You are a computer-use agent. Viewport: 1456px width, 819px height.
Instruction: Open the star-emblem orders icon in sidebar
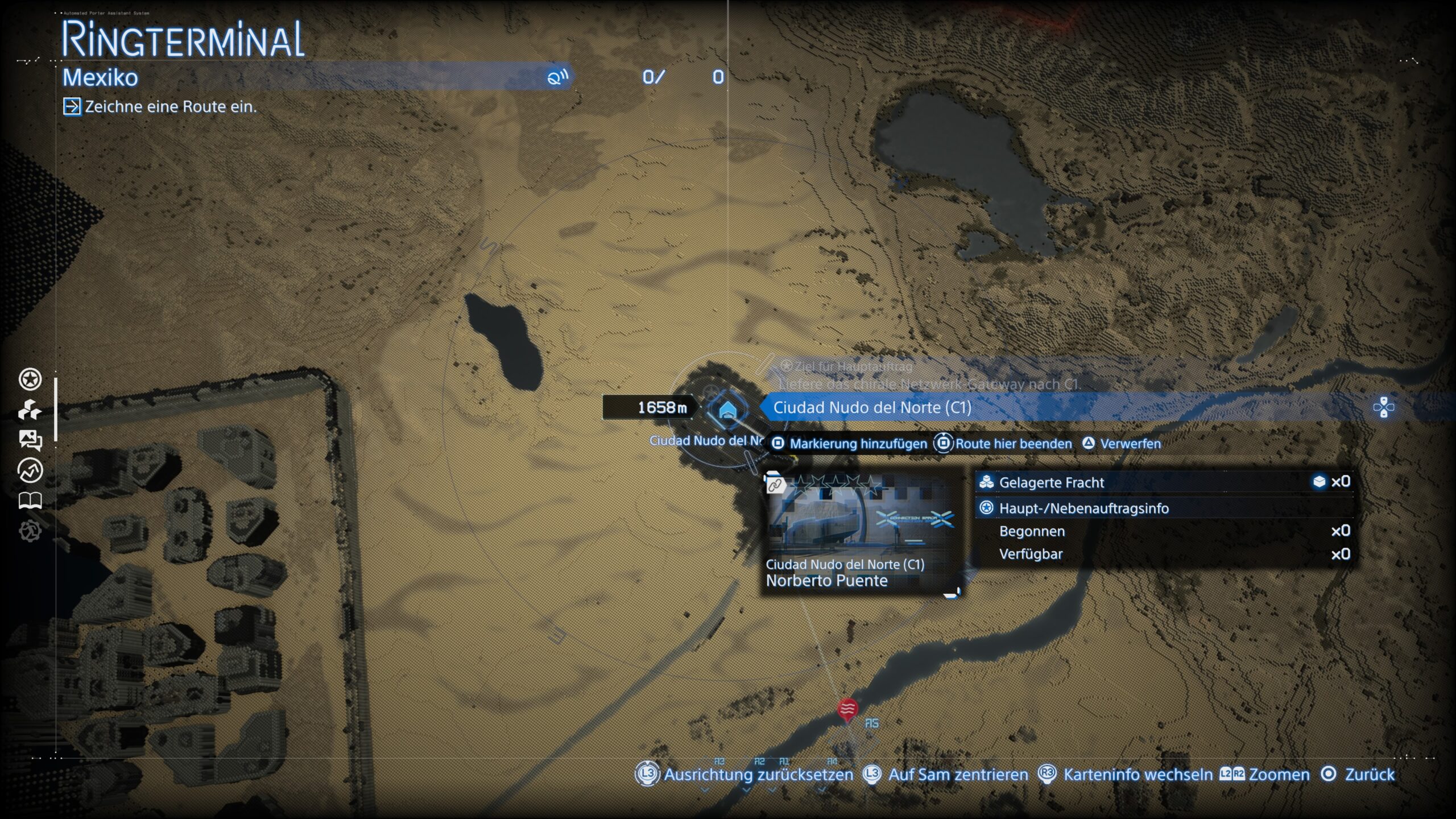pyautogui.click(x=30, y=379)
